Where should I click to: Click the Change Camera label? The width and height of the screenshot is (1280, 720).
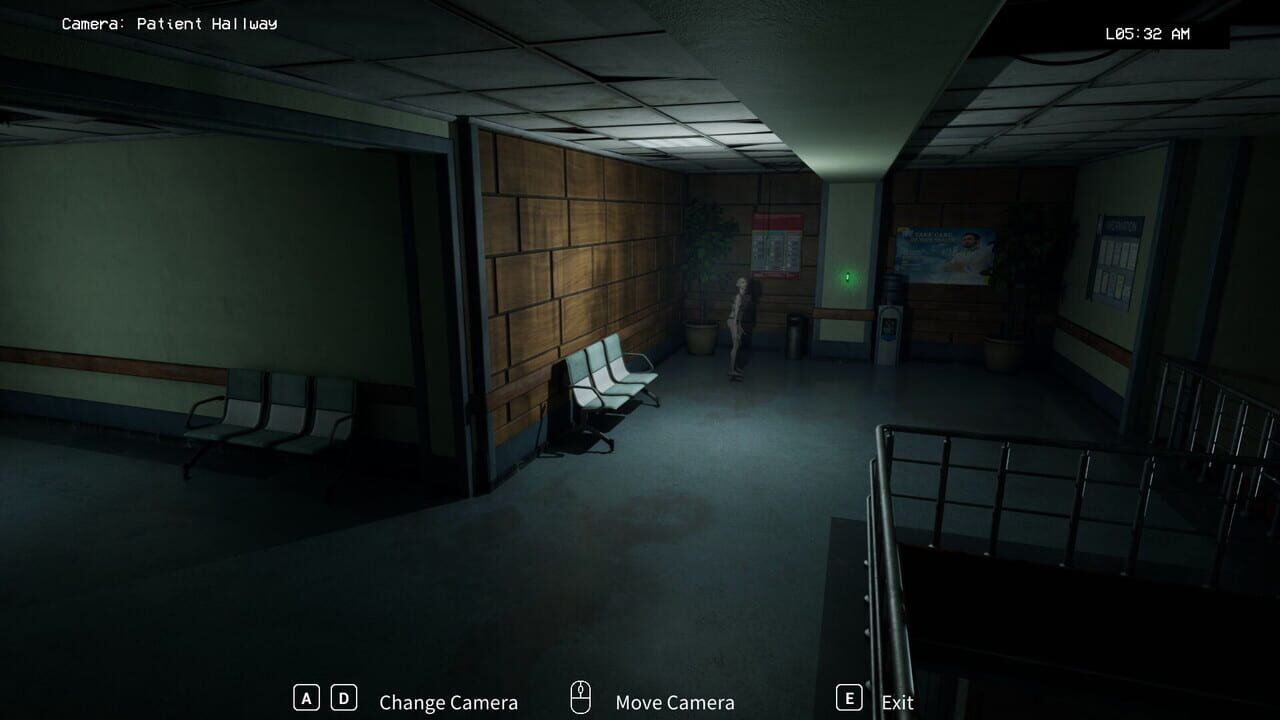pyautogui.click(x=447, y=702)
